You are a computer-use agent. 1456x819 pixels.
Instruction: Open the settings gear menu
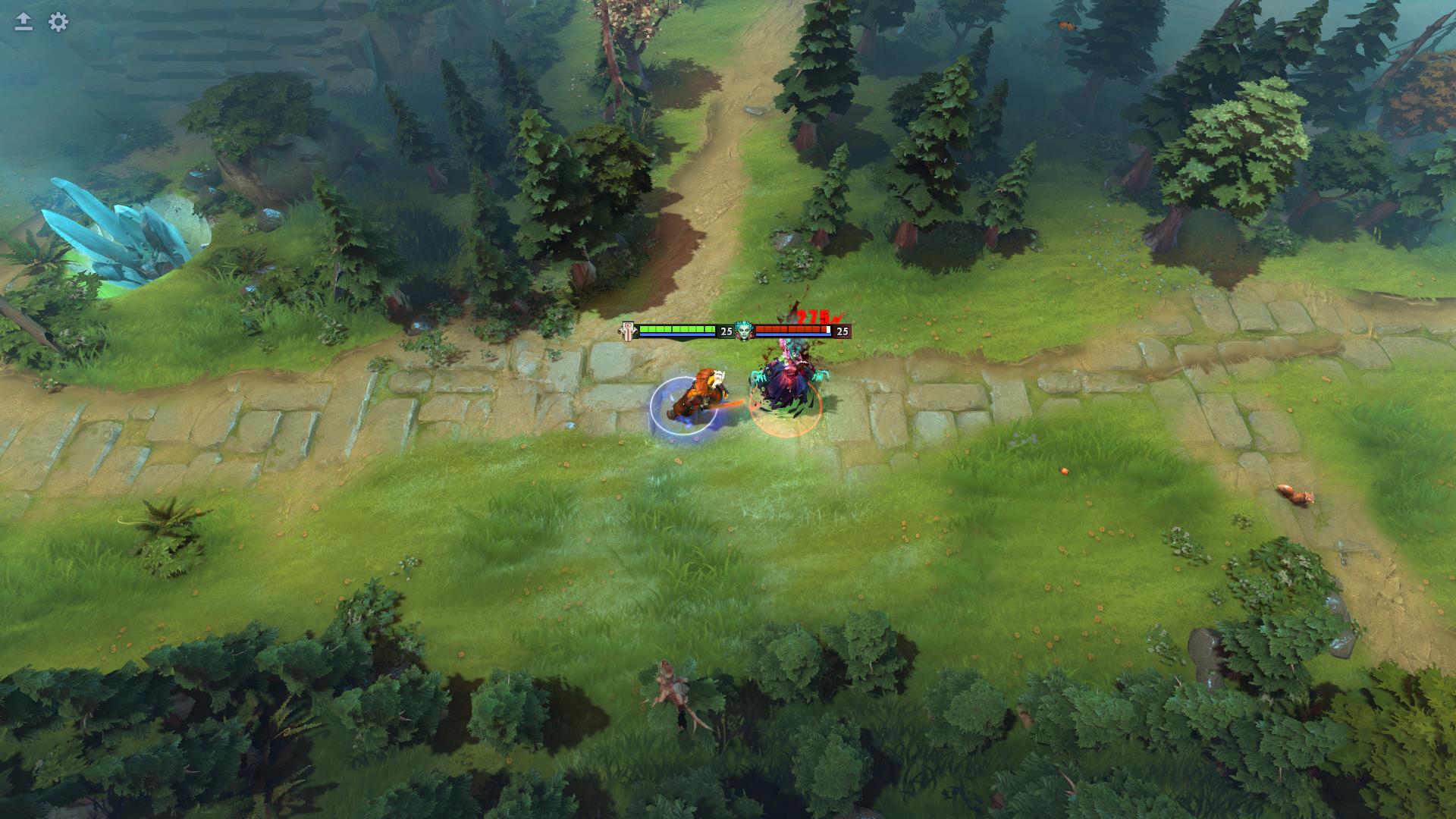click(x=57, y=23)
